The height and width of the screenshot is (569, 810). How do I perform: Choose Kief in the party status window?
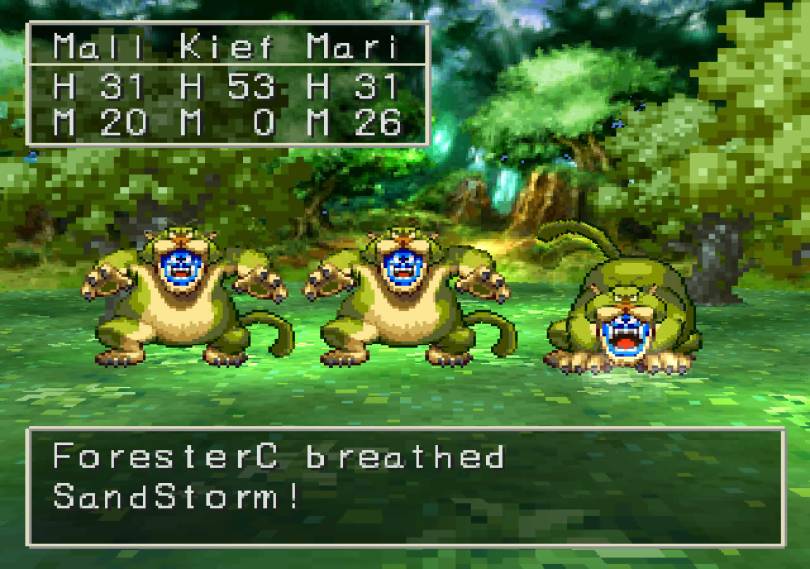point(227,47)
